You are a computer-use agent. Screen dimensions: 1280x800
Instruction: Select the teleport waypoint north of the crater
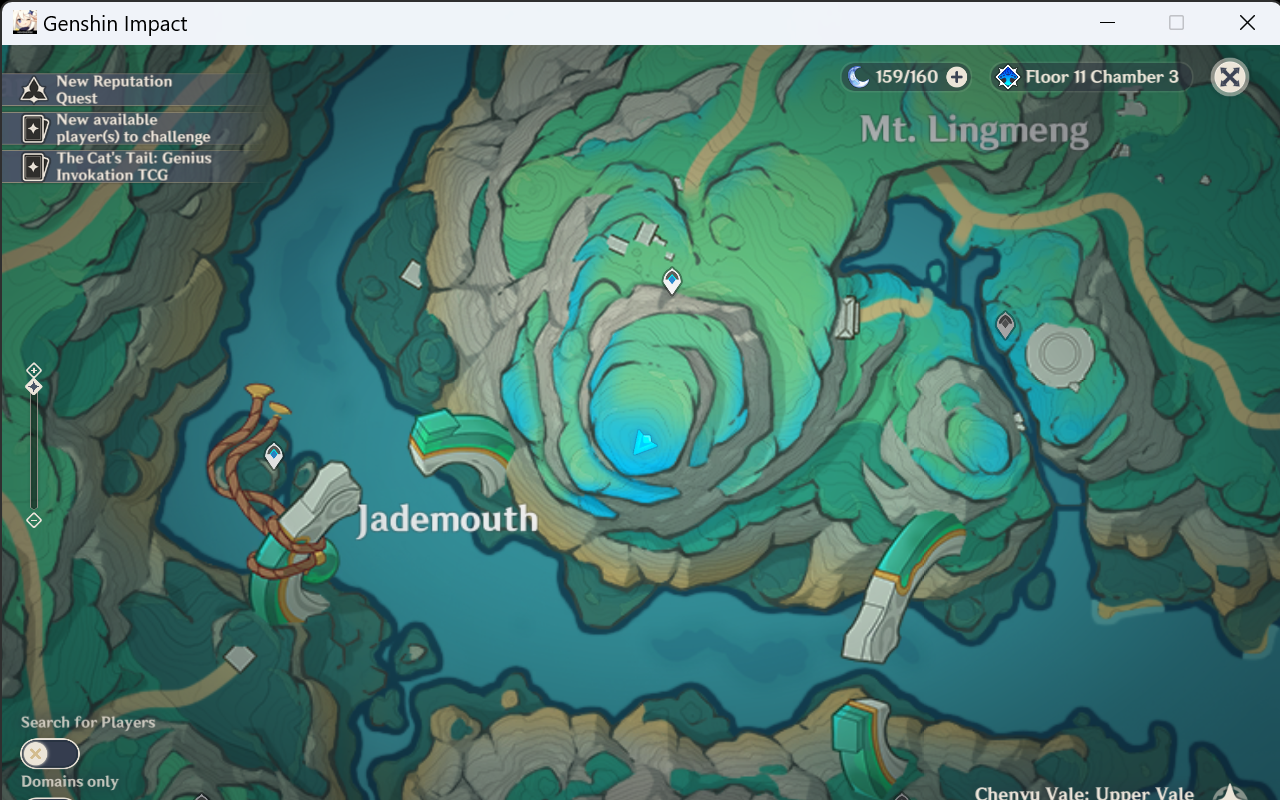coord(670,281)
